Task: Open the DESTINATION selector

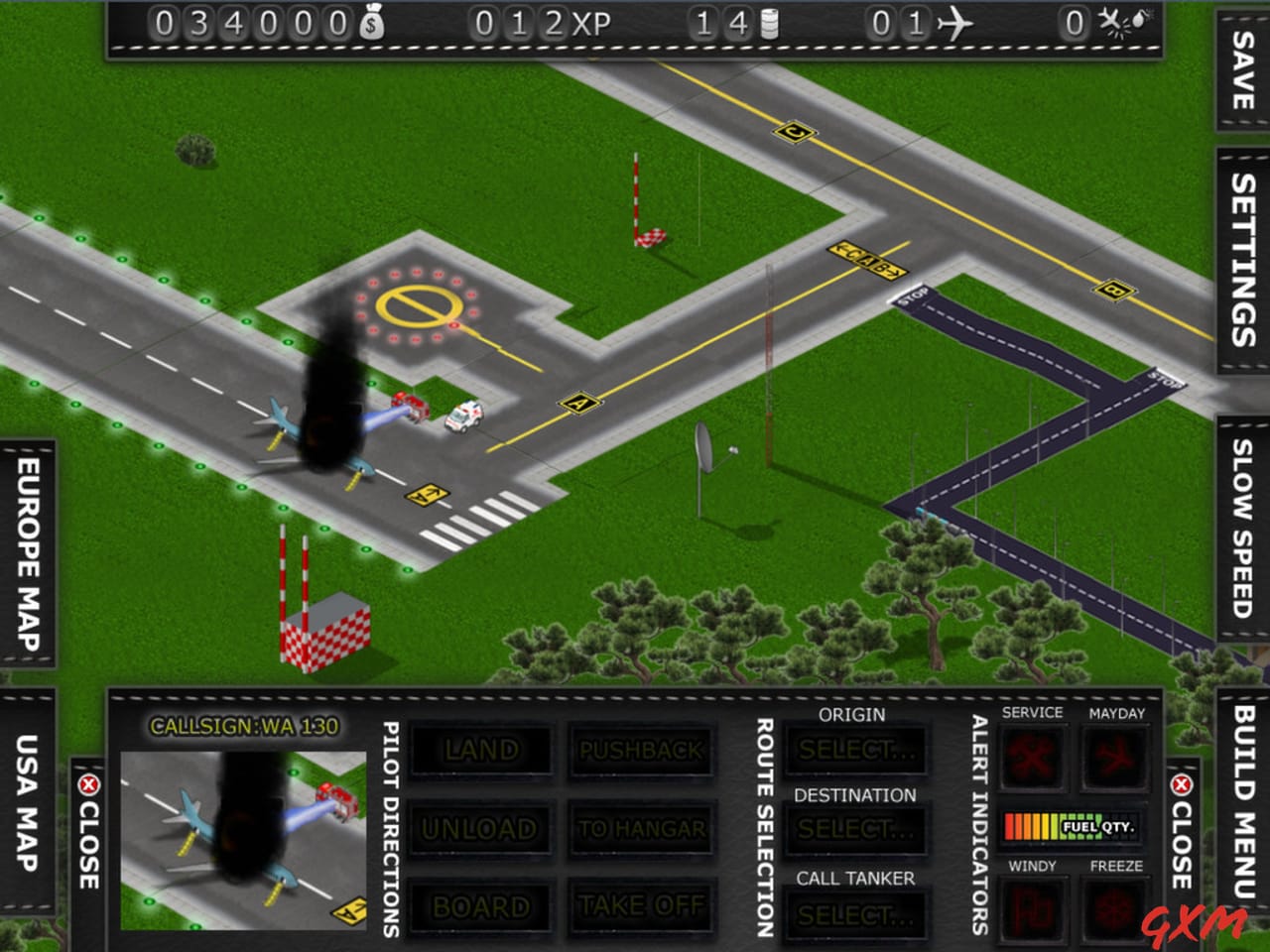Action: pyautogui.click(x=855, y=831)
